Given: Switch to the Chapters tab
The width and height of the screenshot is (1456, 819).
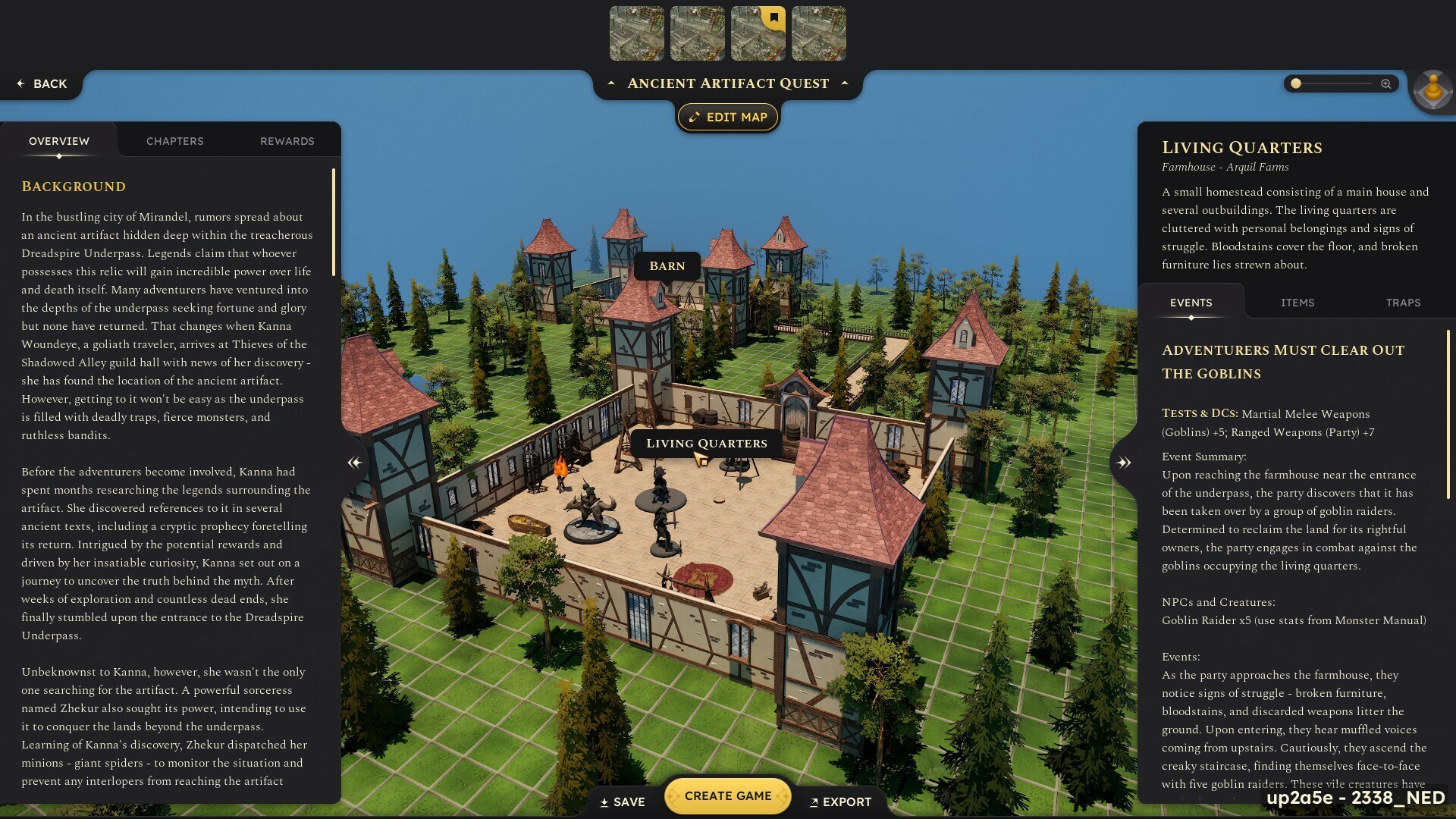Looking at the screenshot, I should [174, 141].
